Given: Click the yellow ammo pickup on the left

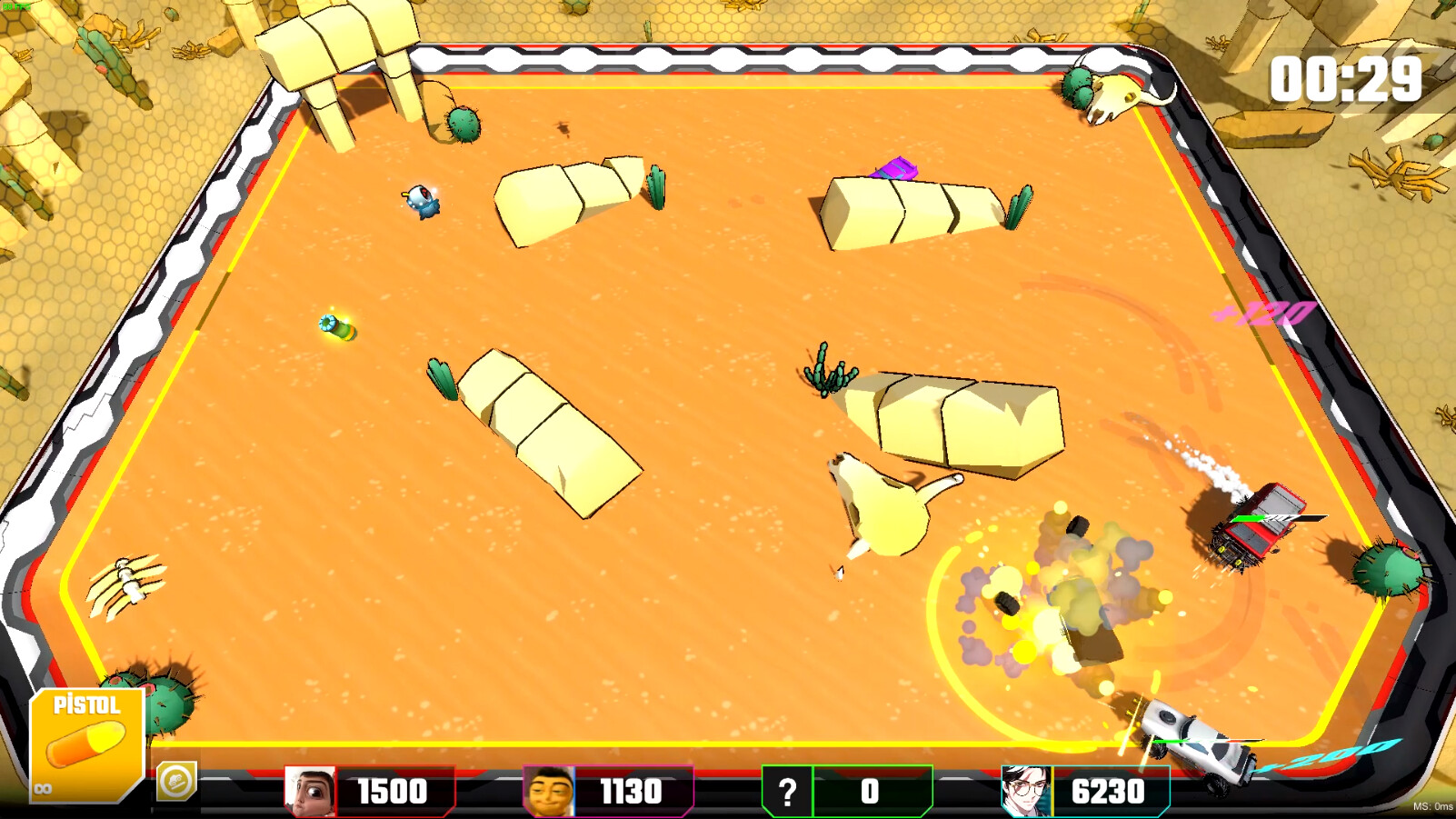Looking at the screenshot, I should coord(337,327).
